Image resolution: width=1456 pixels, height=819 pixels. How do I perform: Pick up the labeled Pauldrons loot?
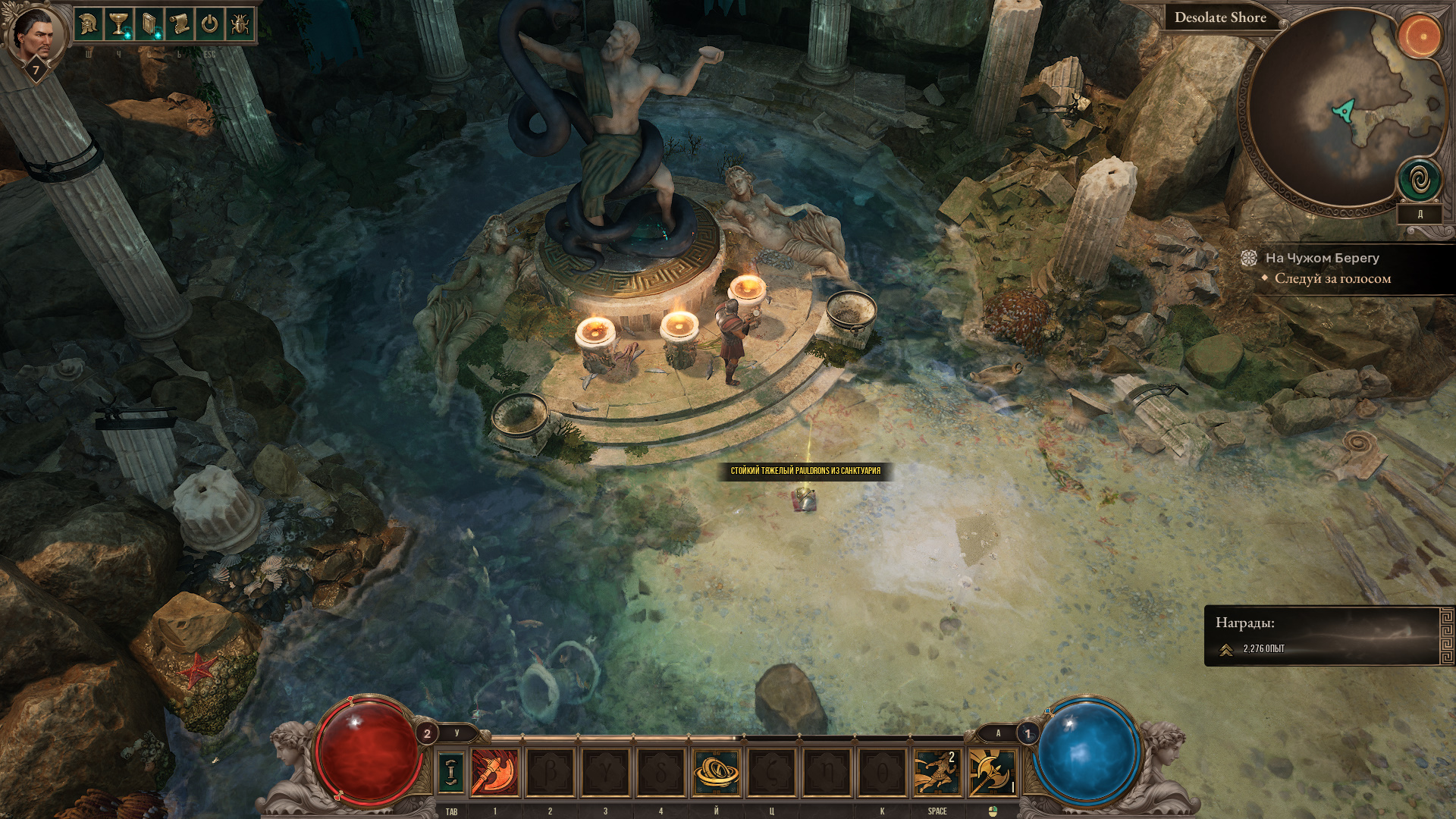tap(805, 471)
